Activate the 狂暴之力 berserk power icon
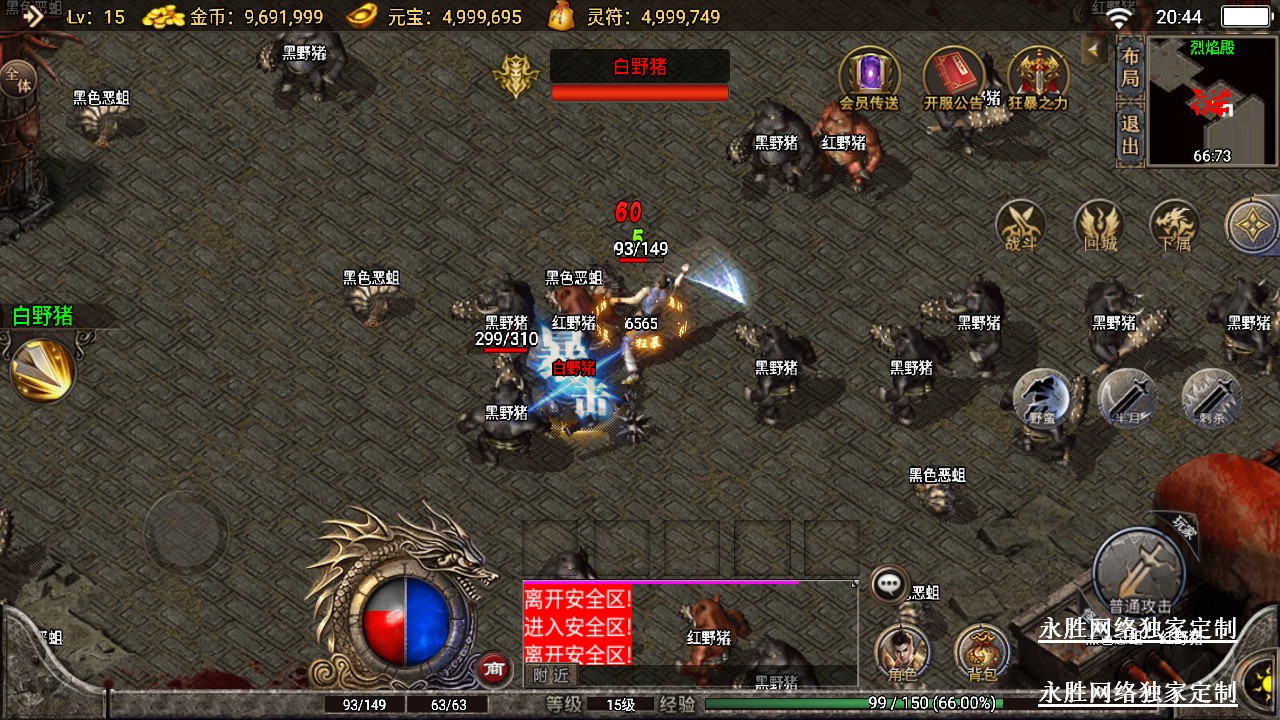This screenshot has height=720, width=1280. point(1038,76)
